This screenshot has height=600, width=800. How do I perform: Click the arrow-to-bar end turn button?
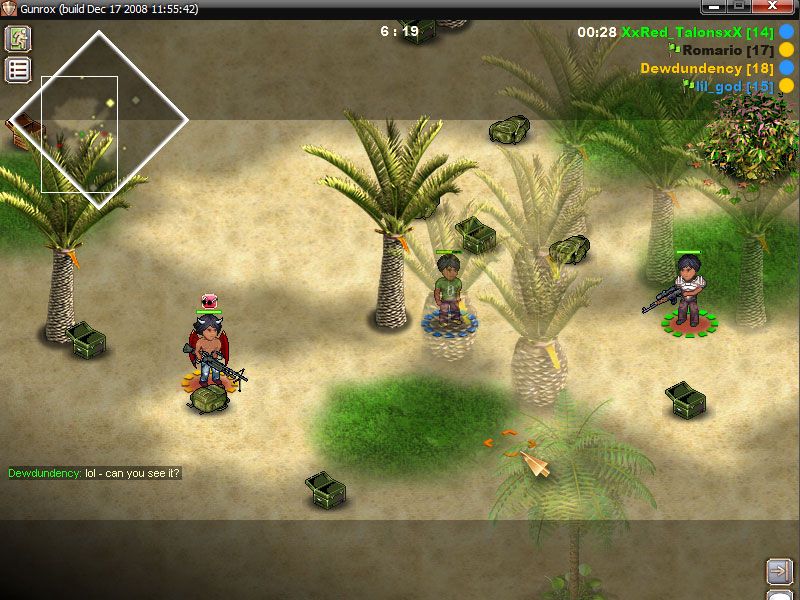point(779,571)
